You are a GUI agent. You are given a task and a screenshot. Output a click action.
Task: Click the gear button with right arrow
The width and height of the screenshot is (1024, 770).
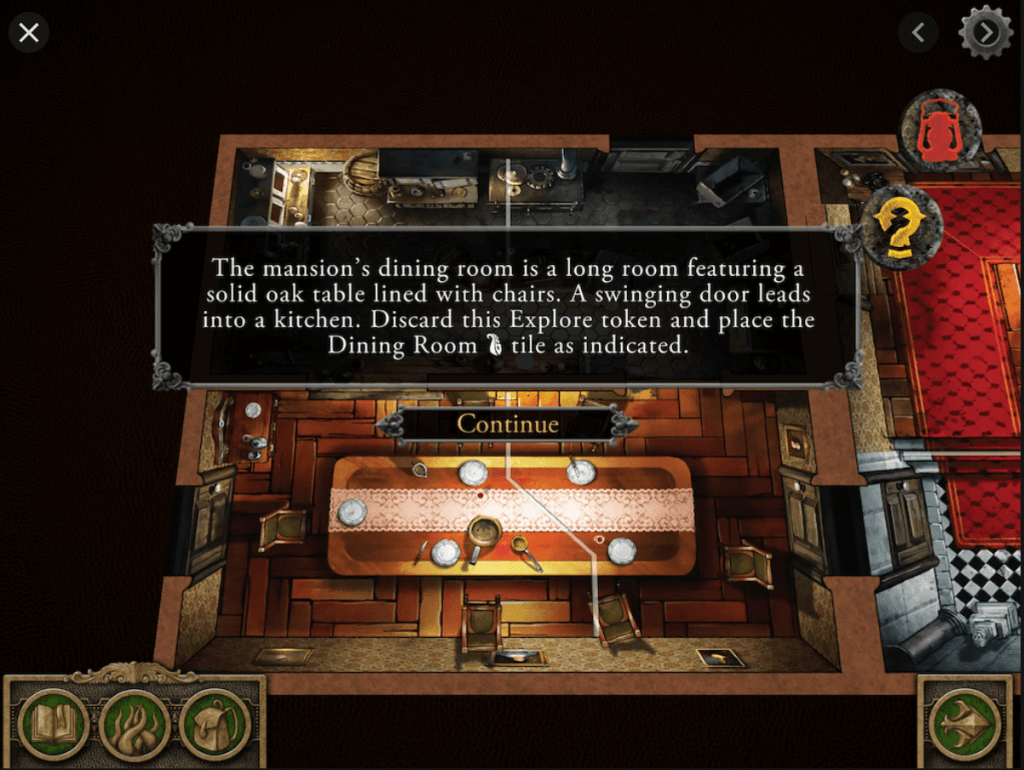[985, 33]
